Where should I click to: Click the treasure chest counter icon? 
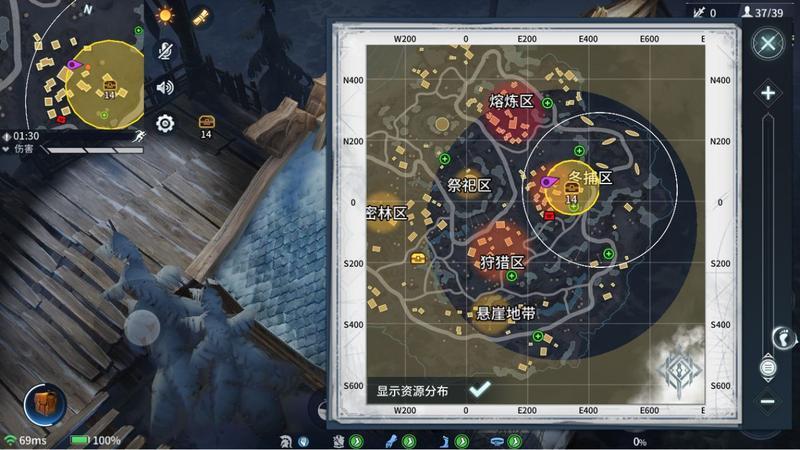click(x=206, y=124)
